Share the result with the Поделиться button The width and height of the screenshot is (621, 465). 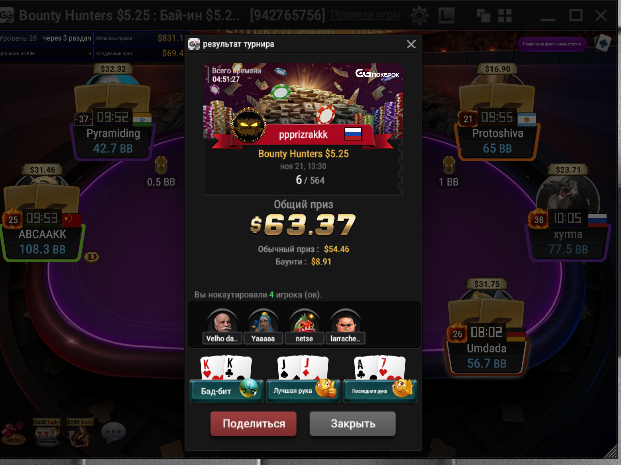[253, 423]
